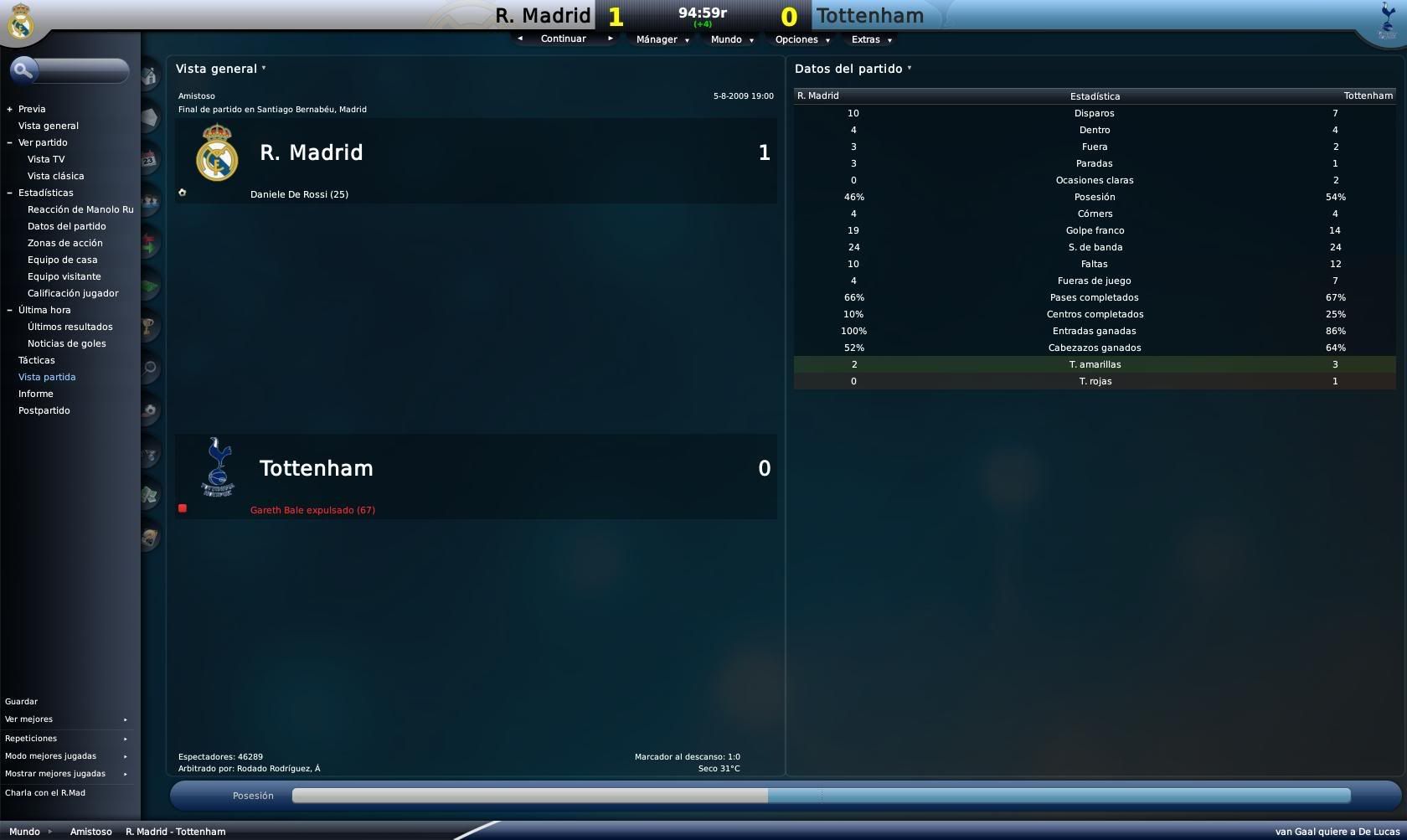
Task: Open the Mánager dropdown menu
Action: coord(662,39)
